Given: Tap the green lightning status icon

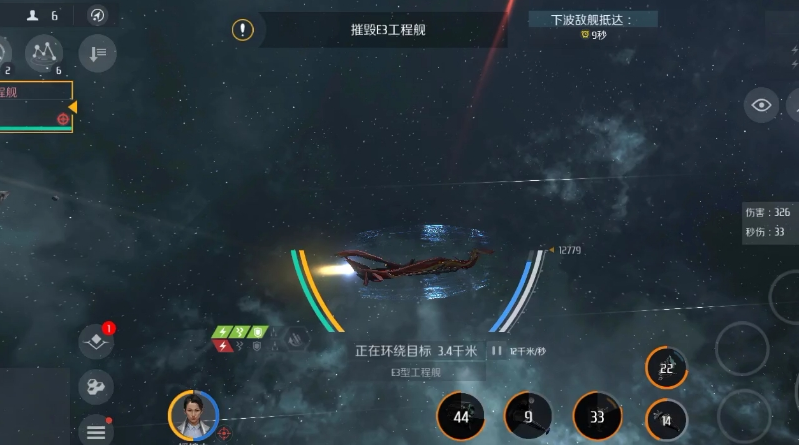Looking at the screenshot, I should (x=223, y=332).
